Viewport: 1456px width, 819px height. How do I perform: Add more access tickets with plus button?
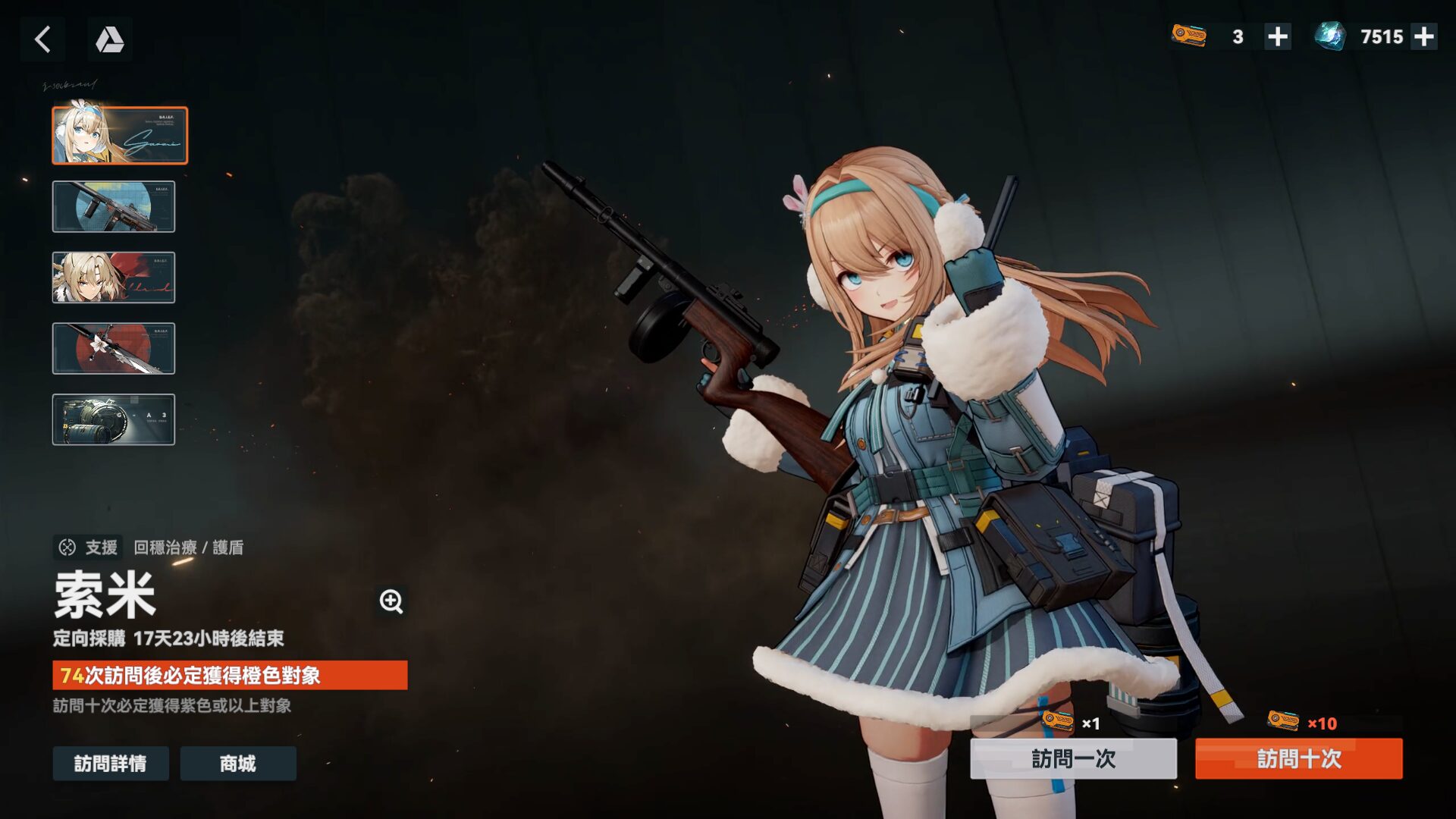pos(1278,36)
